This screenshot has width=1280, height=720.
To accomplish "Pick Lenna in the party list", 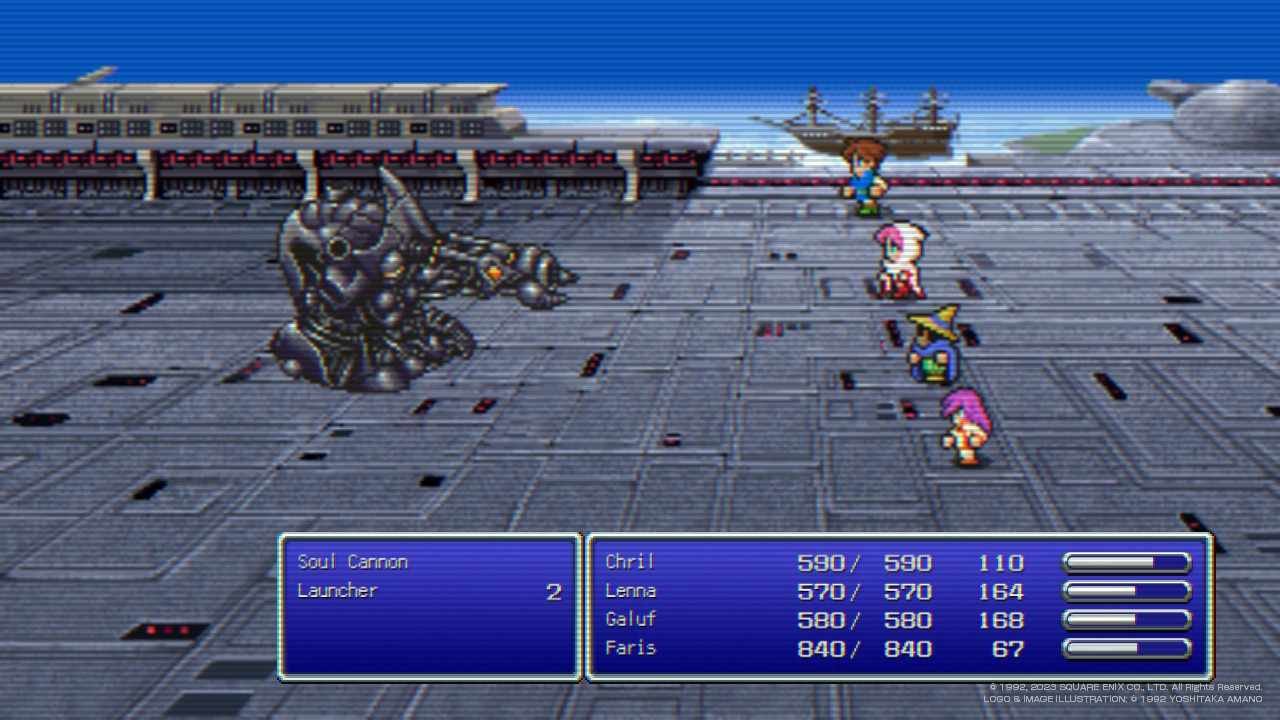I will [631, 591].
